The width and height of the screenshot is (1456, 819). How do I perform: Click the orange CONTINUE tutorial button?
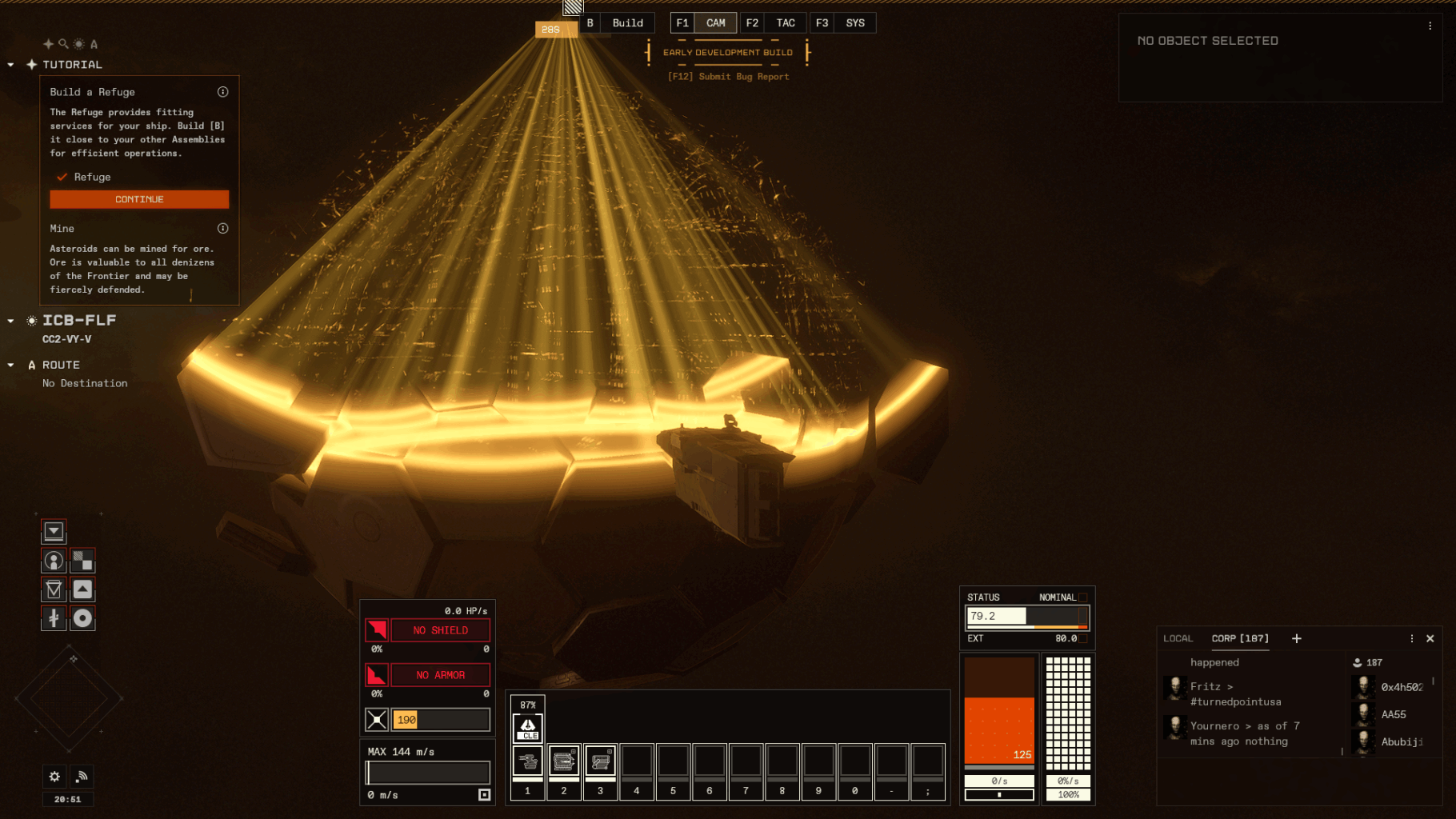click(139, 199)
